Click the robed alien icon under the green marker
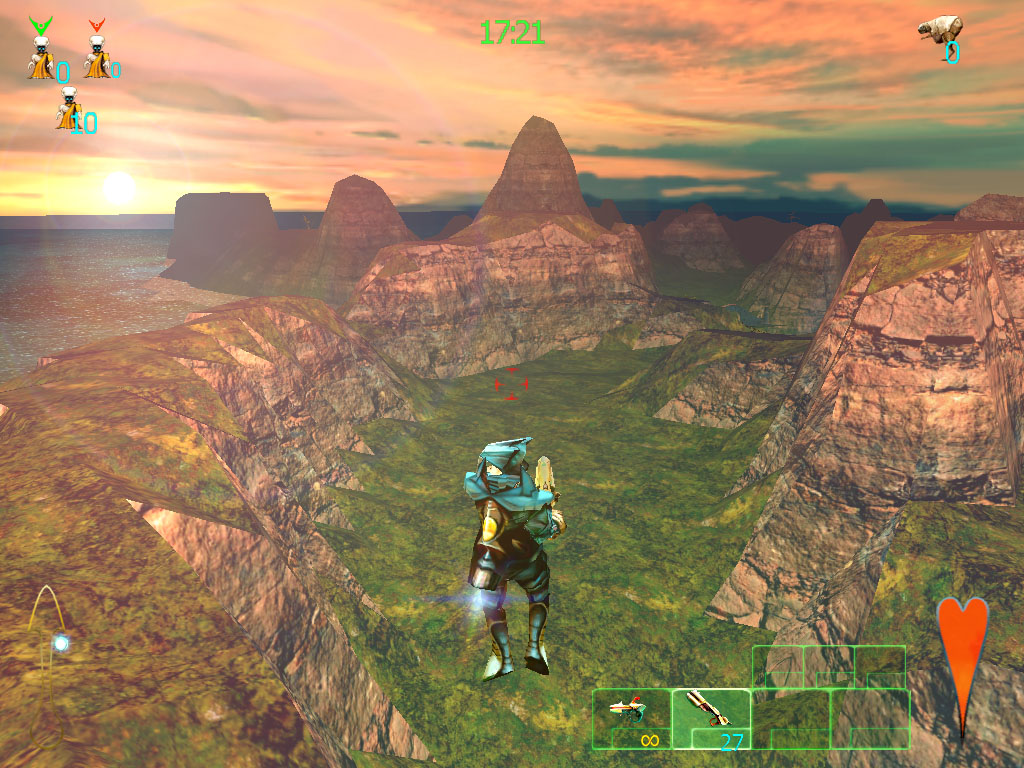1024x768 pixels. (x=41, y=57)
